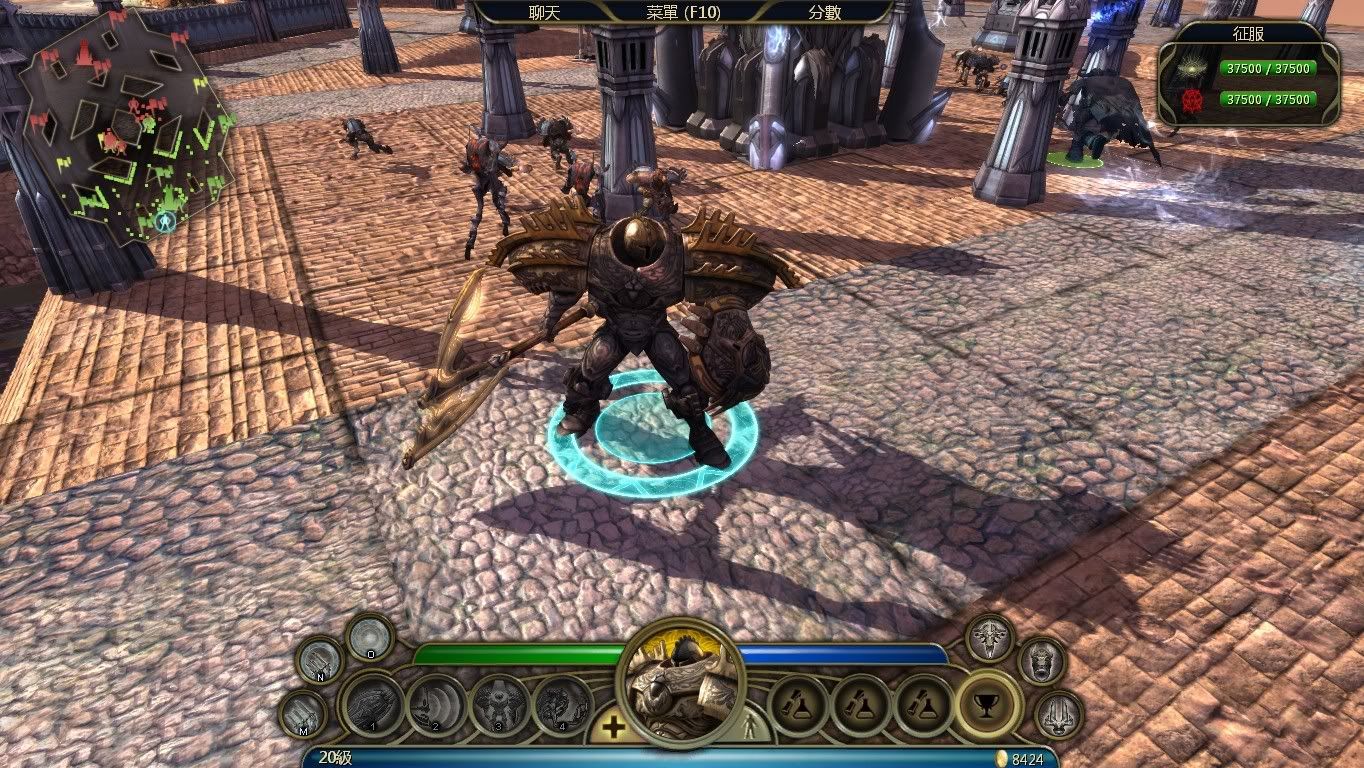Image resolution: width=1364 pixels, height=768 pixels.
Task: Select the Rook hero portrait
Action: [x=684, y=685]
